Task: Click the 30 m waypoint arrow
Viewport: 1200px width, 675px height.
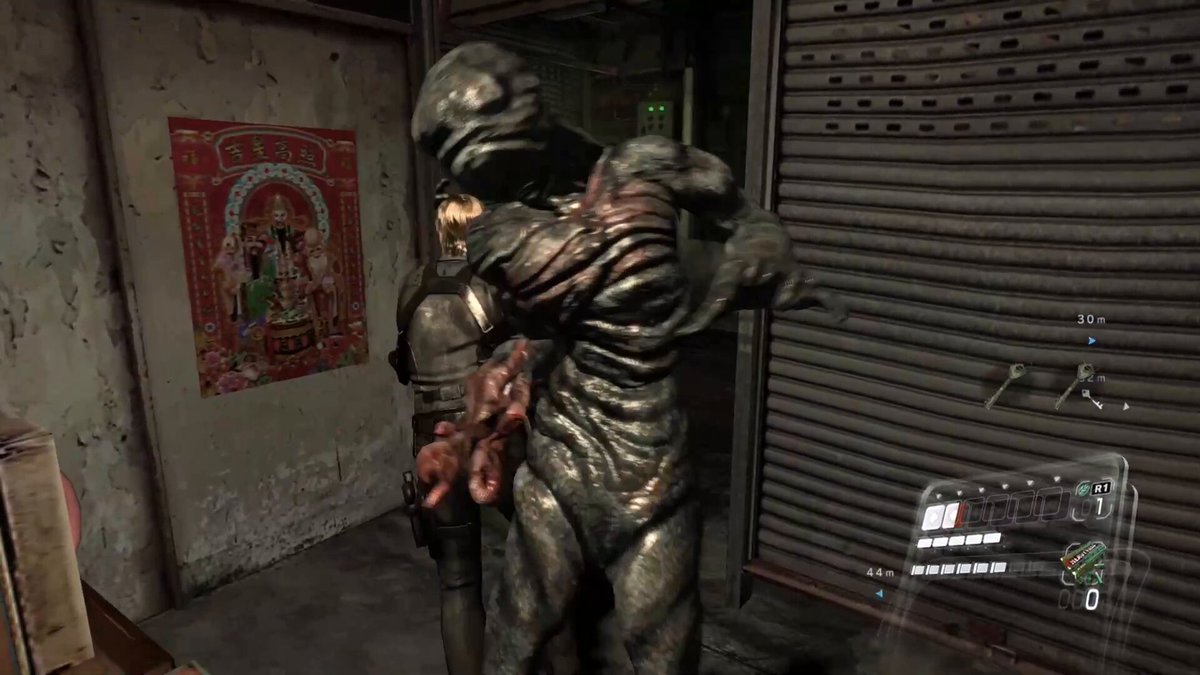Action: 1092,341
